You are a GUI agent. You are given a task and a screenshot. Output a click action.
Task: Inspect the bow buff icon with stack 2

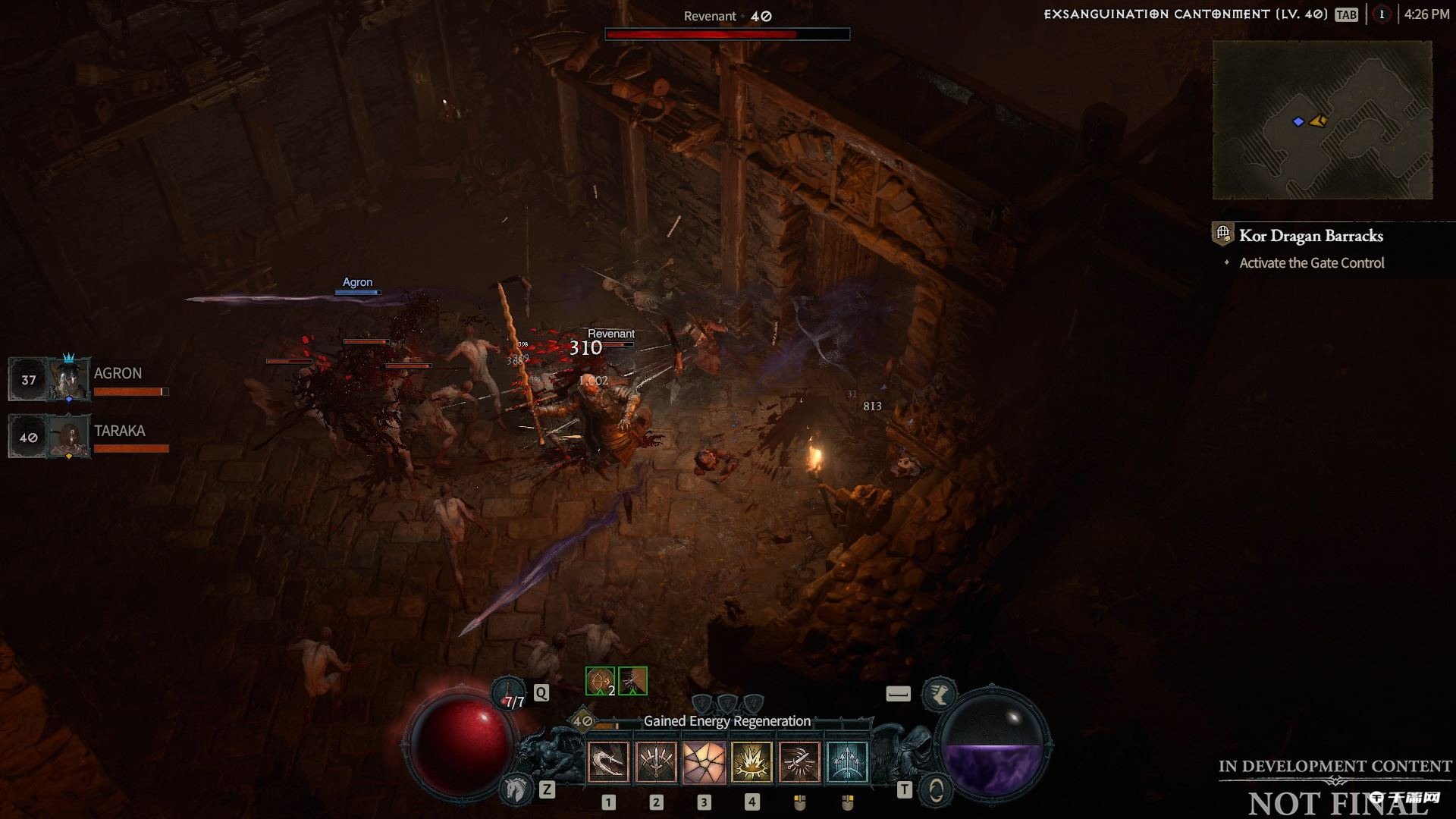[x=600, y=681]
